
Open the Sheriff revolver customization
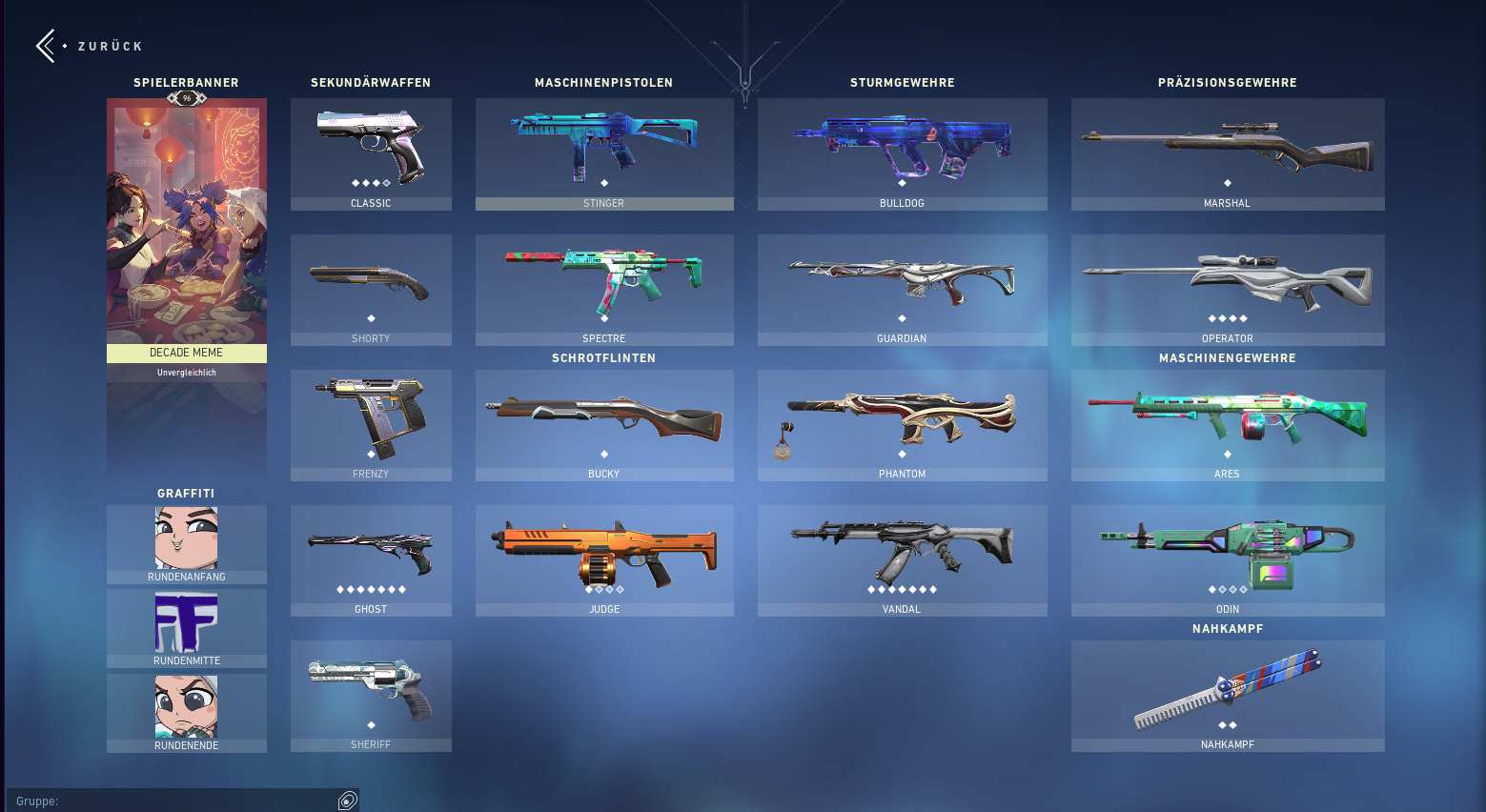(x=370, y=691)
